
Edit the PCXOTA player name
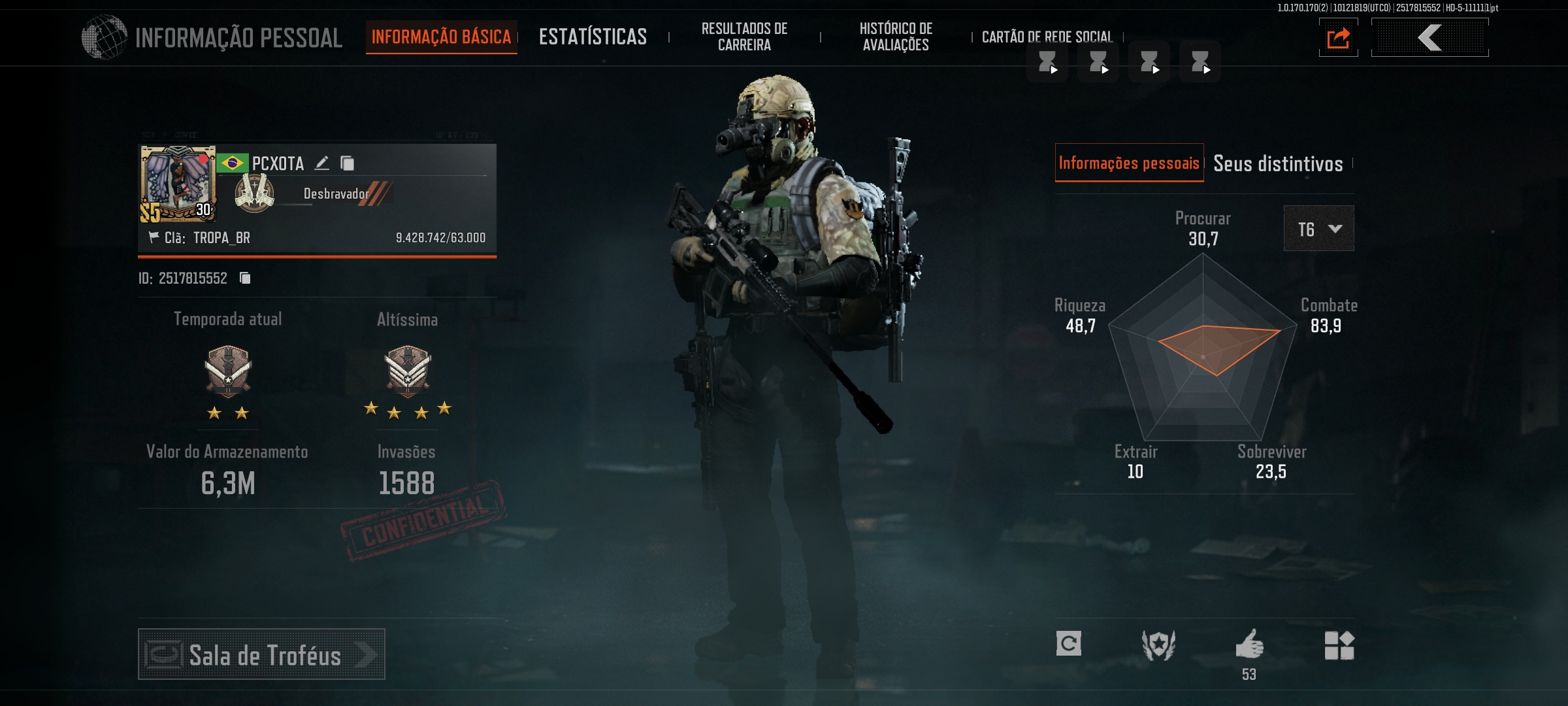(x=322, y=163)
